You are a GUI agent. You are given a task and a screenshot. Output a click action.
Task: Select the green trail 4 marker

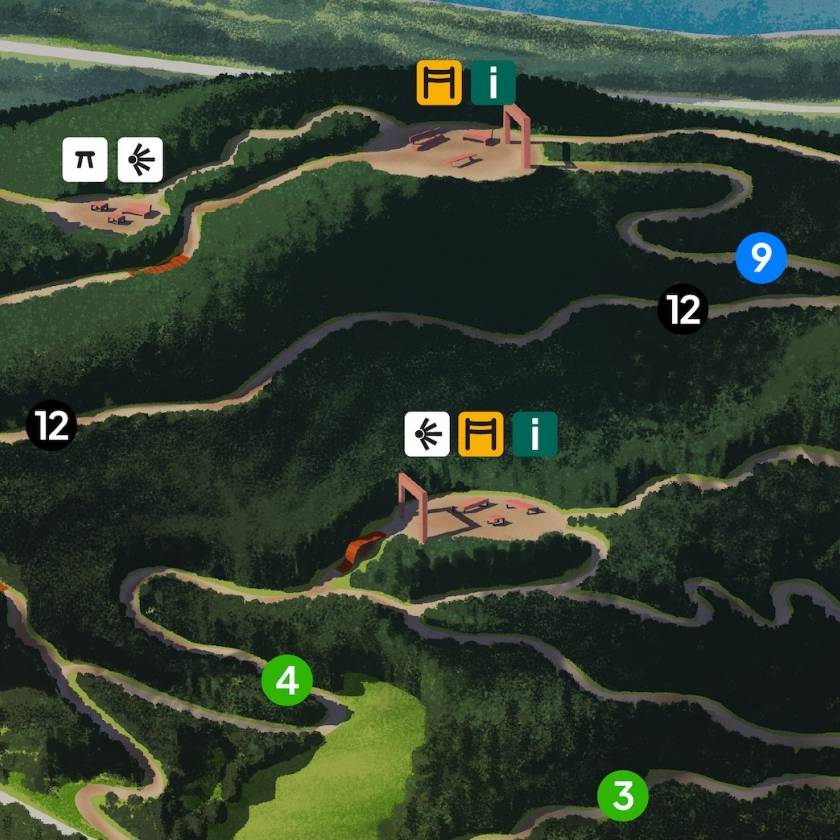click(x=287, y=681)
